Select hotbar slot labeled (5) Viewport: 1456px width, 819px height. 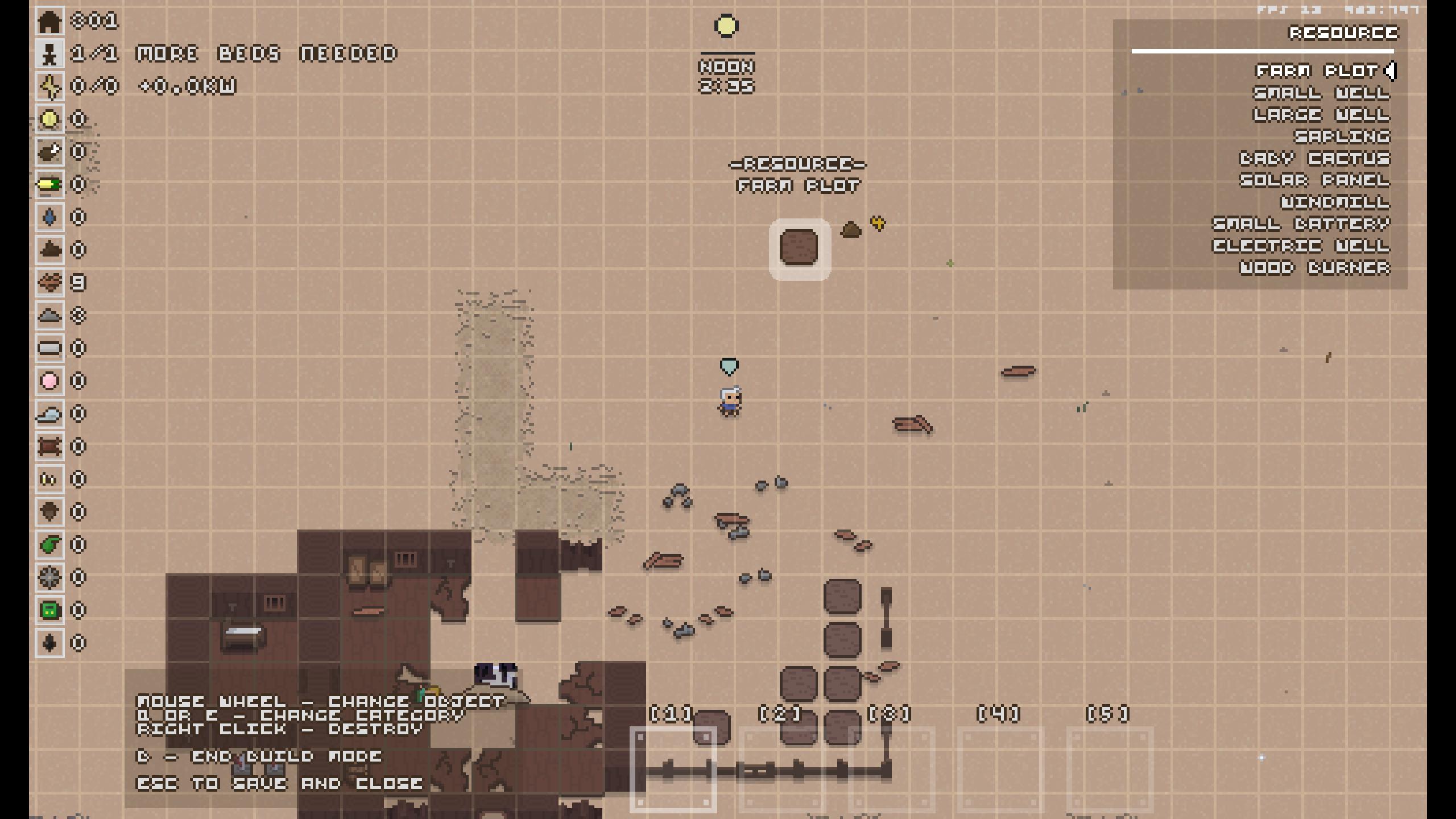click(1110, 769)
